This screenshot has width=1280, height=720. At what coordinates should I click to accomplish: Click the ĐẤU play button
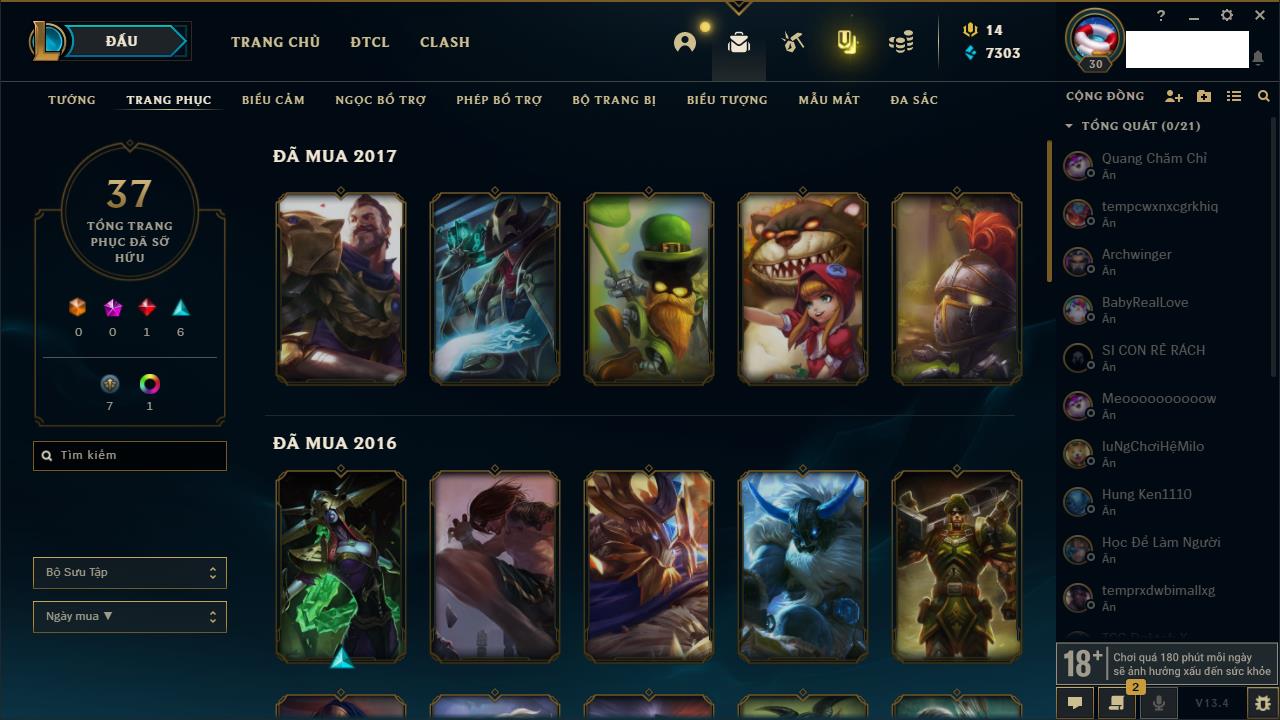click(122, 42)
